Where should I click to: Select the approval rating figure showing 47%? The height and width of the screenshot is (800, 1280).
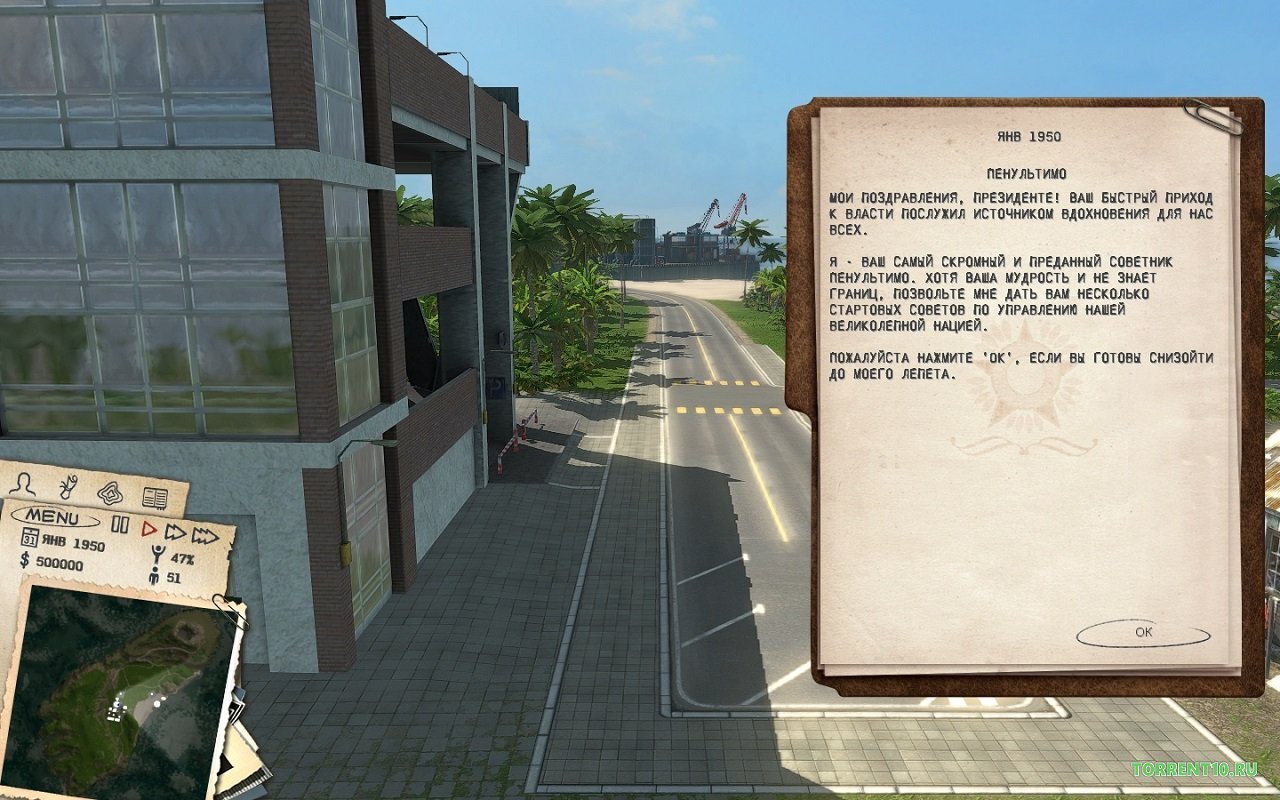pos(157,552)
